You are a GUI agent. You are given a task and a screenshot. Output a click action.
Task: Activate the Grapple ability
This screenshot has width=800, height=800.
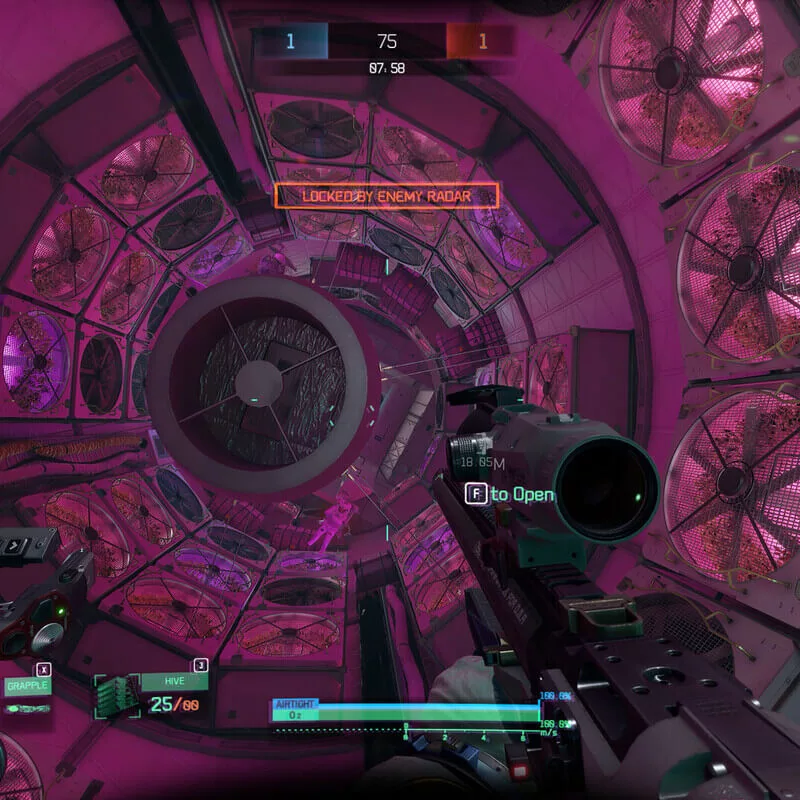click(x=27, y=686)
